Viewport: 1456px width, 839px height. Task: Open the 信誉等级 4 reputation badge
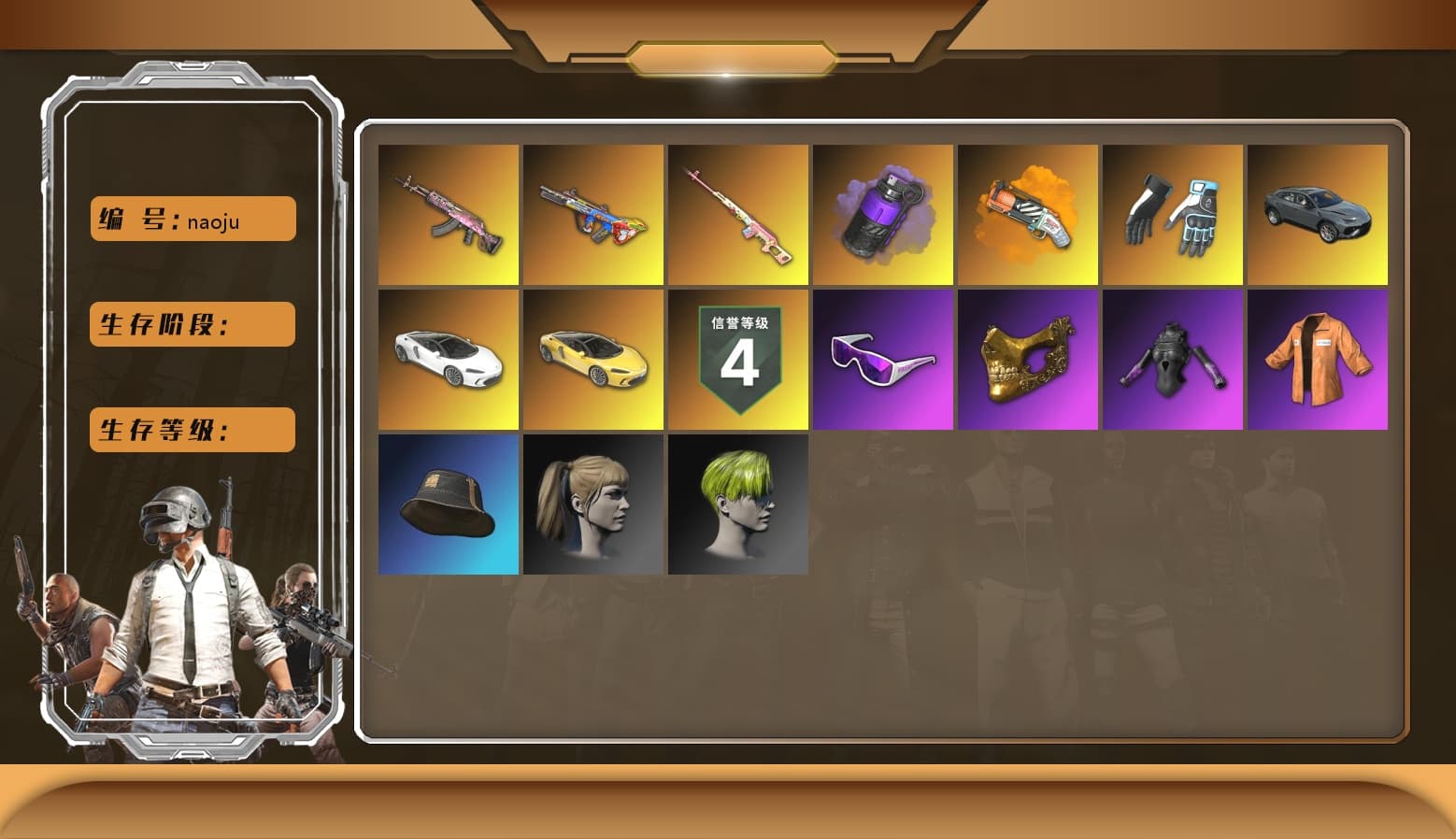click(x=737, y=359)
